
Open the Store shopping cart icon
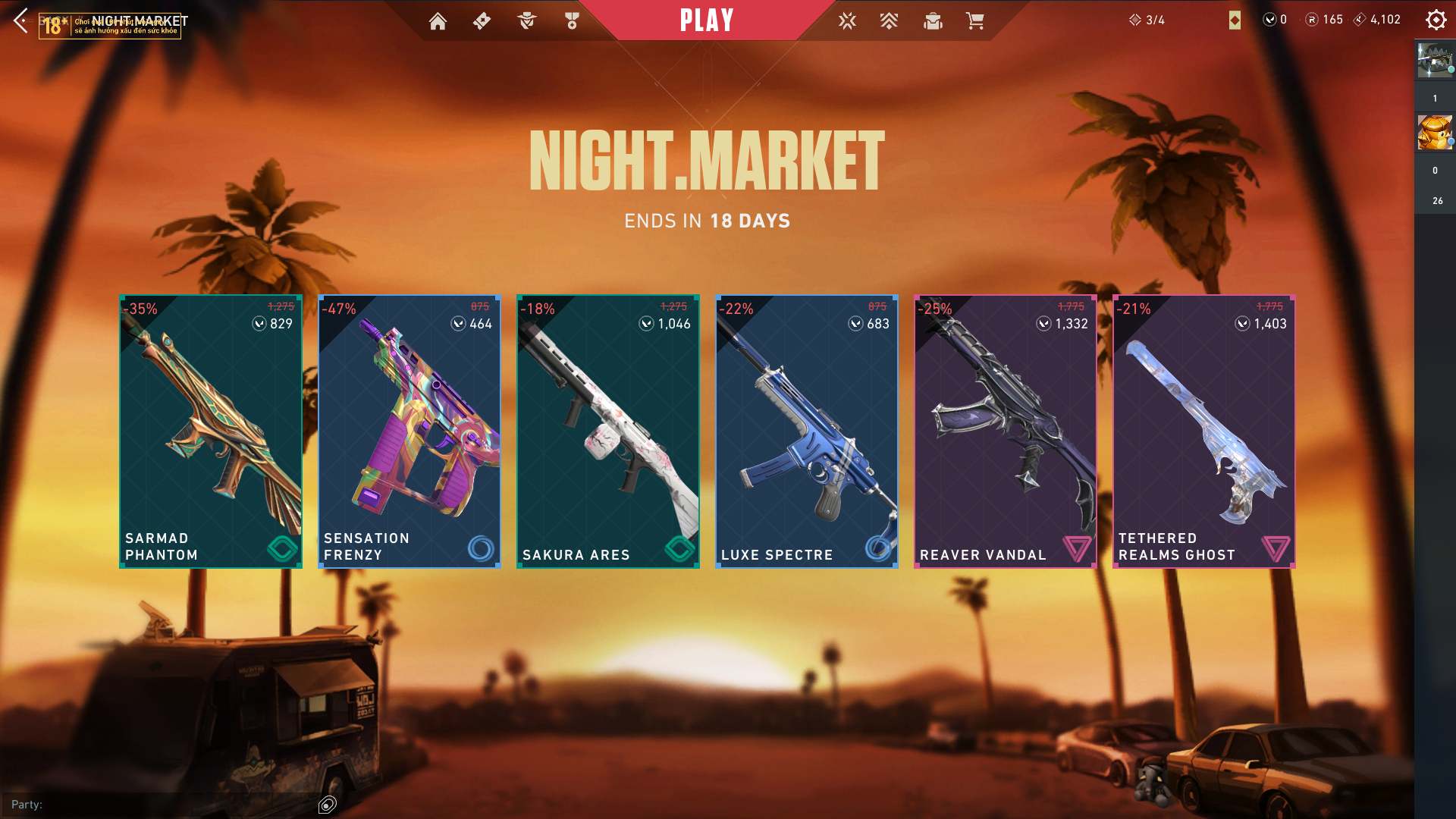(975, 21)
